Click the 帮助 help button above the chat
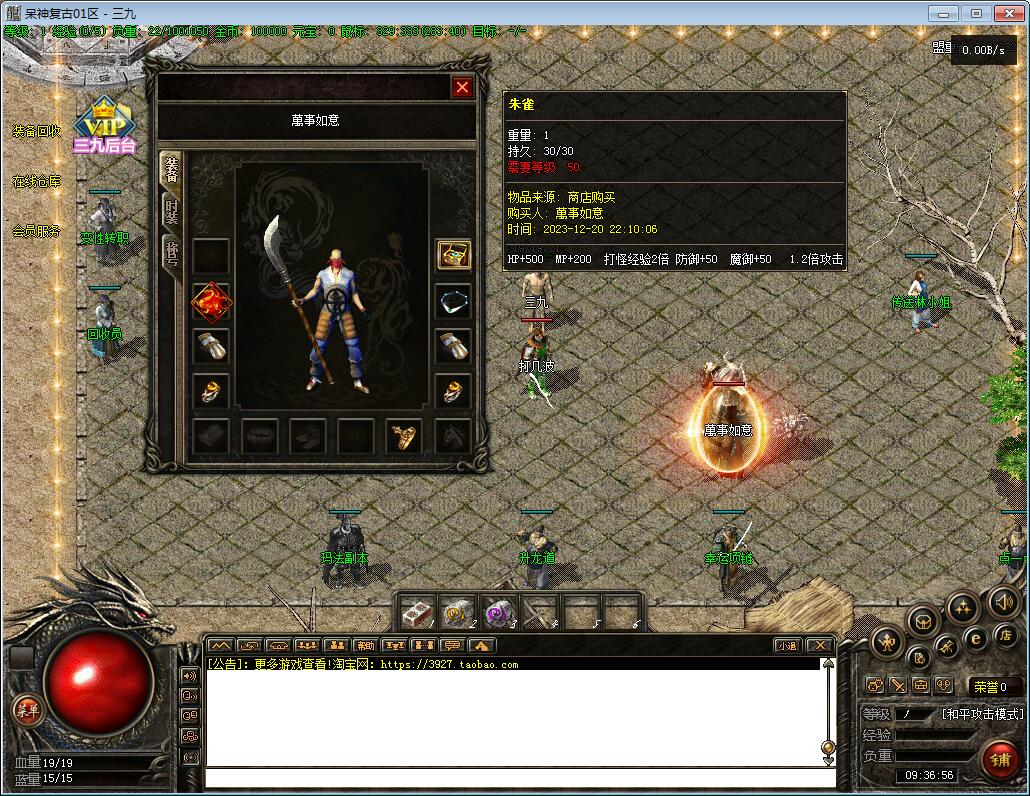The height and width of the screenshot is (796, 1030). [x=365, y=646]
